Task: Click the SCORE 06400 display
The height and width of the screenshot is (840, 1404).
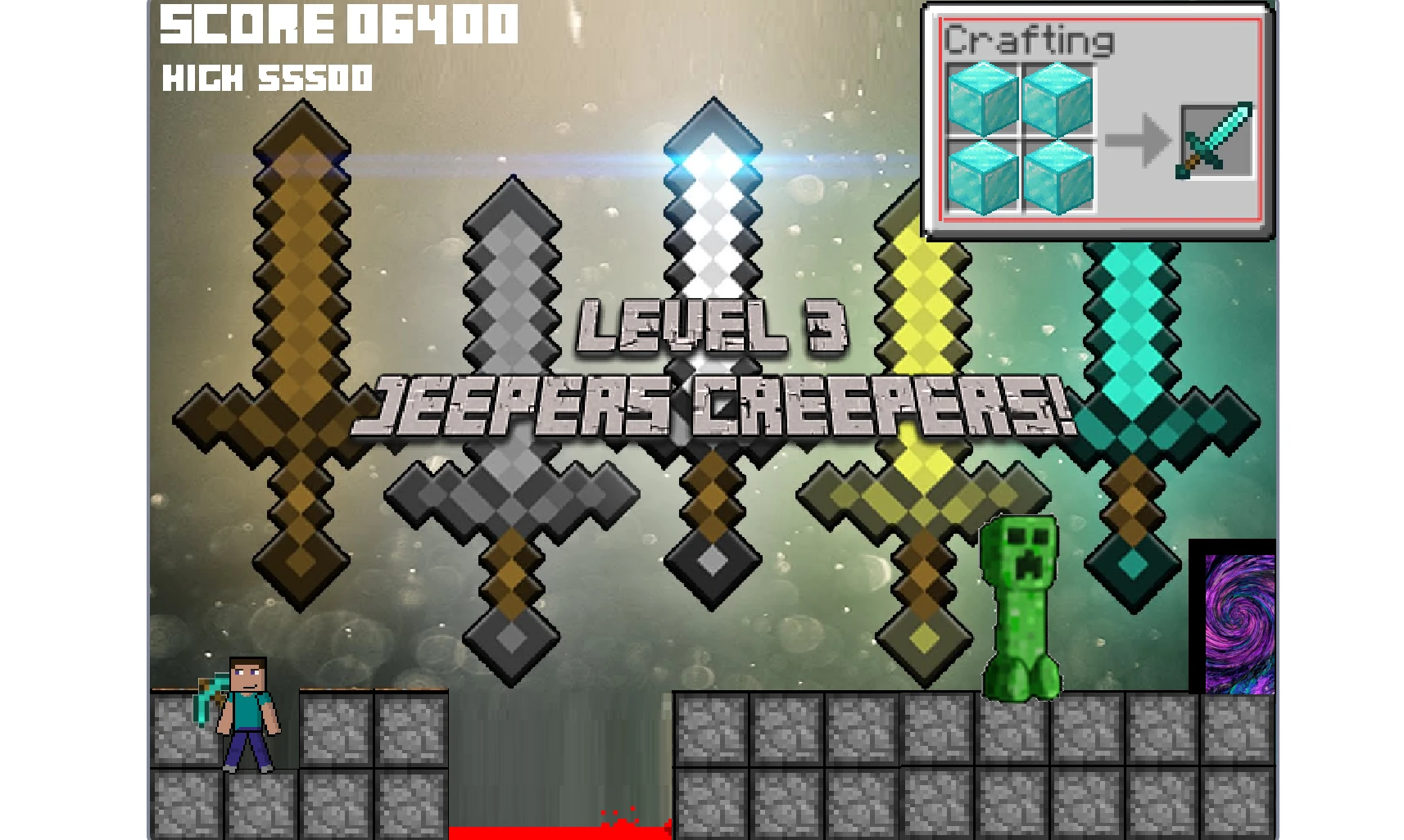Action: click(x=338, y=25)
